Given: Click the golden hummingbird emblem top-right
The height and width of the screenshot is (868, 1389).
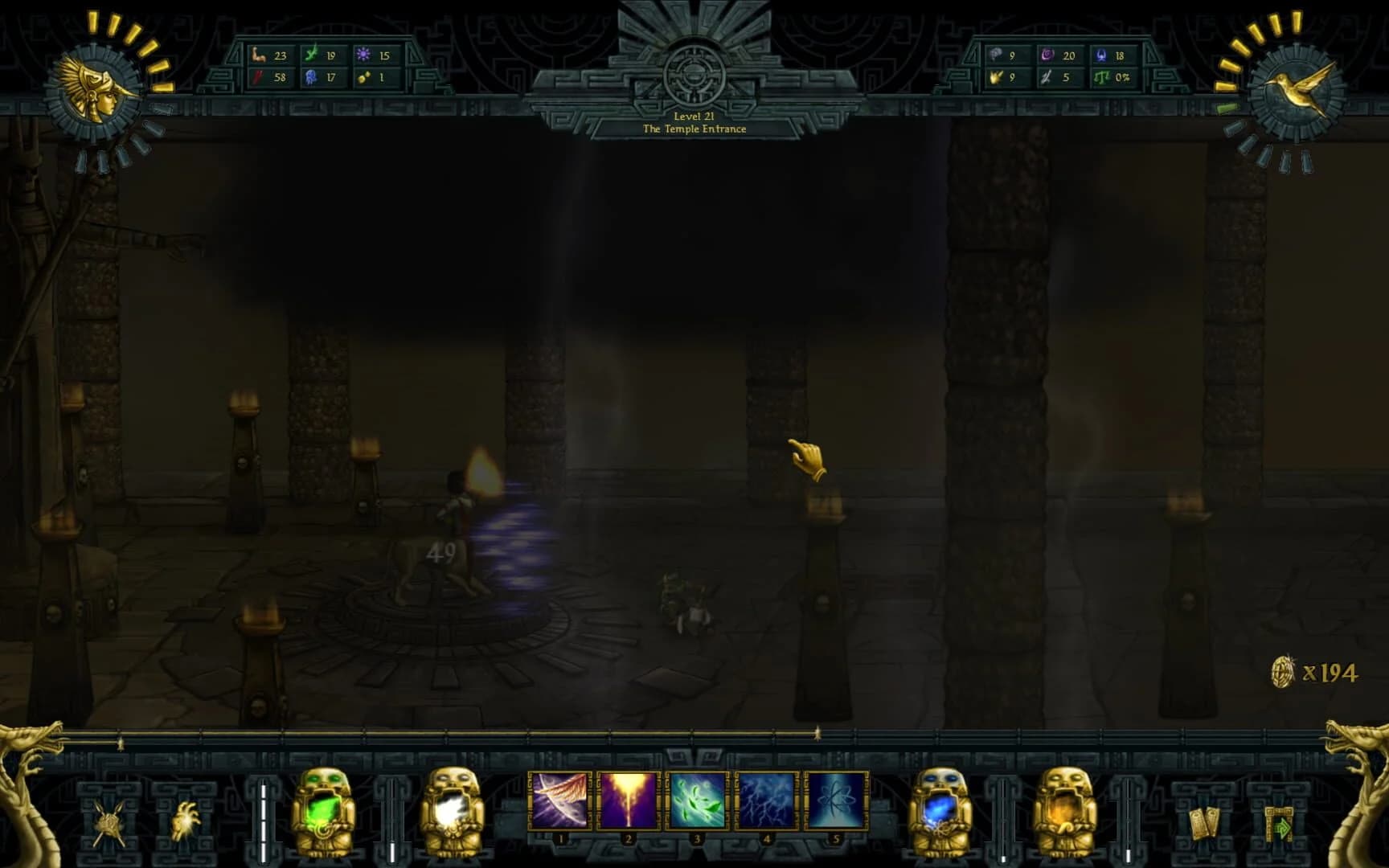Looking at the screenshot, I should tap(1293, 88).
